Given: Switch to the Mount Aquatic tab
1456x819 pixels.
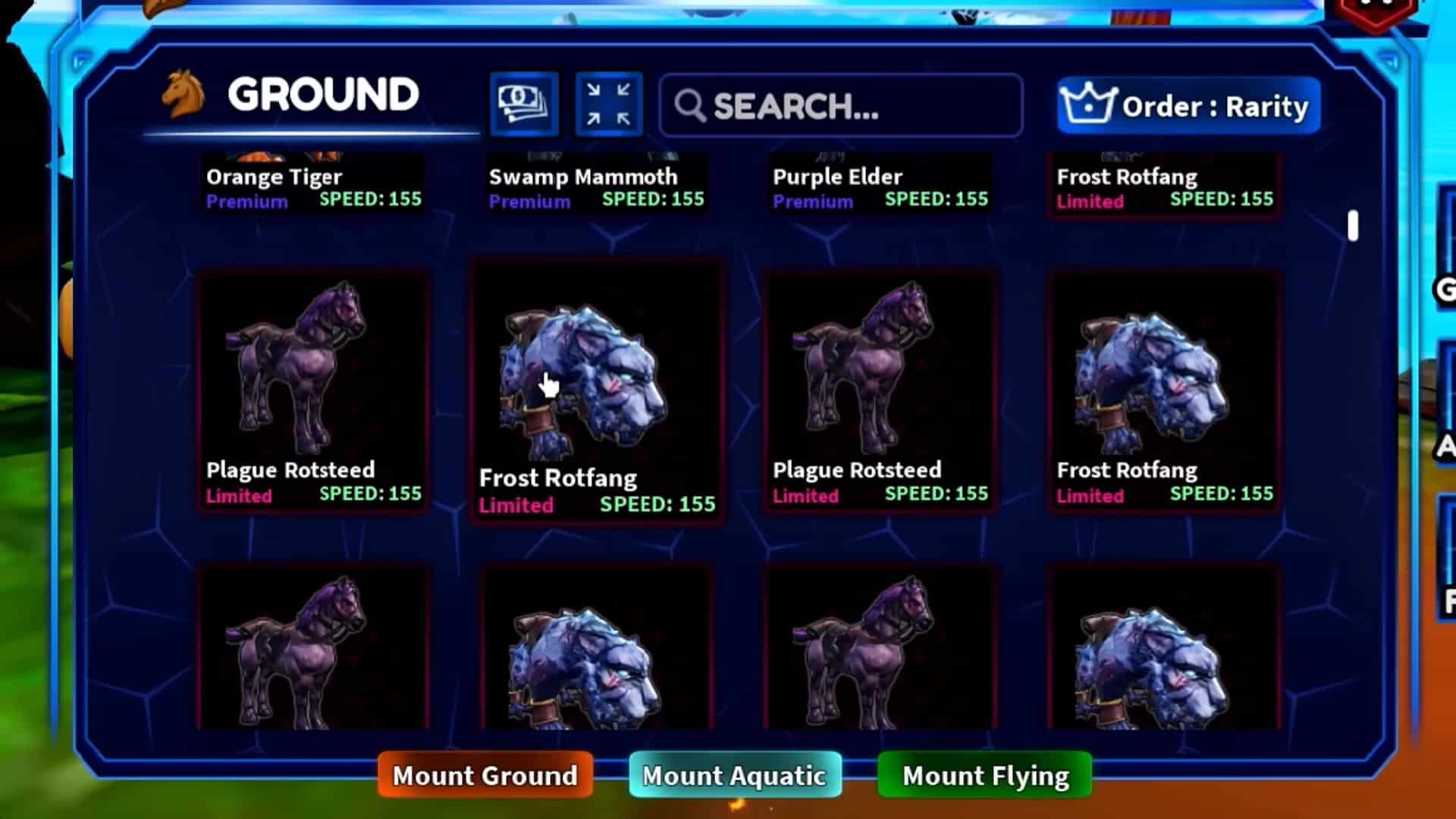Looking at the screenshot, I should pyautogui.click(x=733, y=775).
